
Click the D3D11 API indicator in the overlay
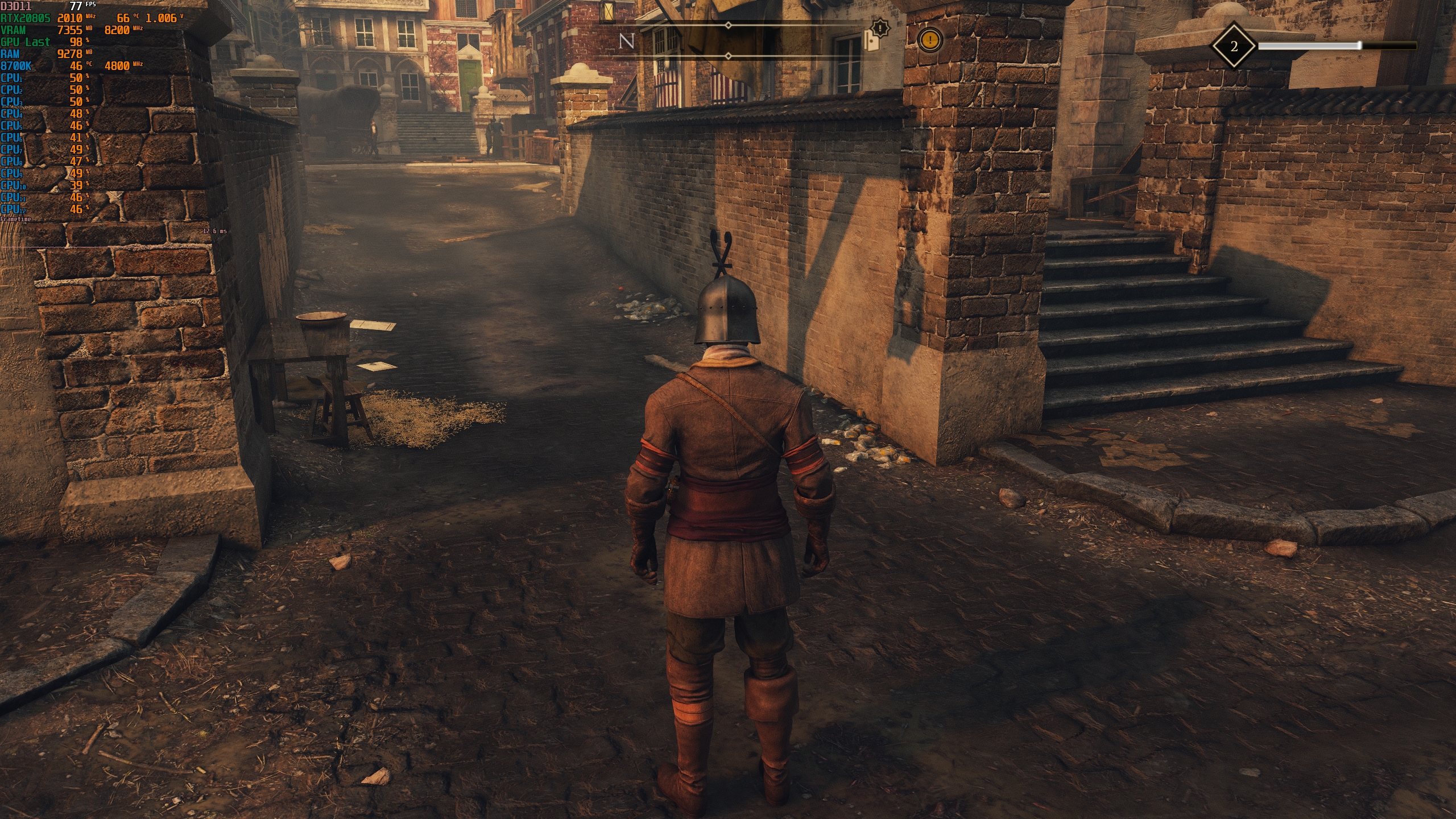pyautogui.click(x=14, y=5)
